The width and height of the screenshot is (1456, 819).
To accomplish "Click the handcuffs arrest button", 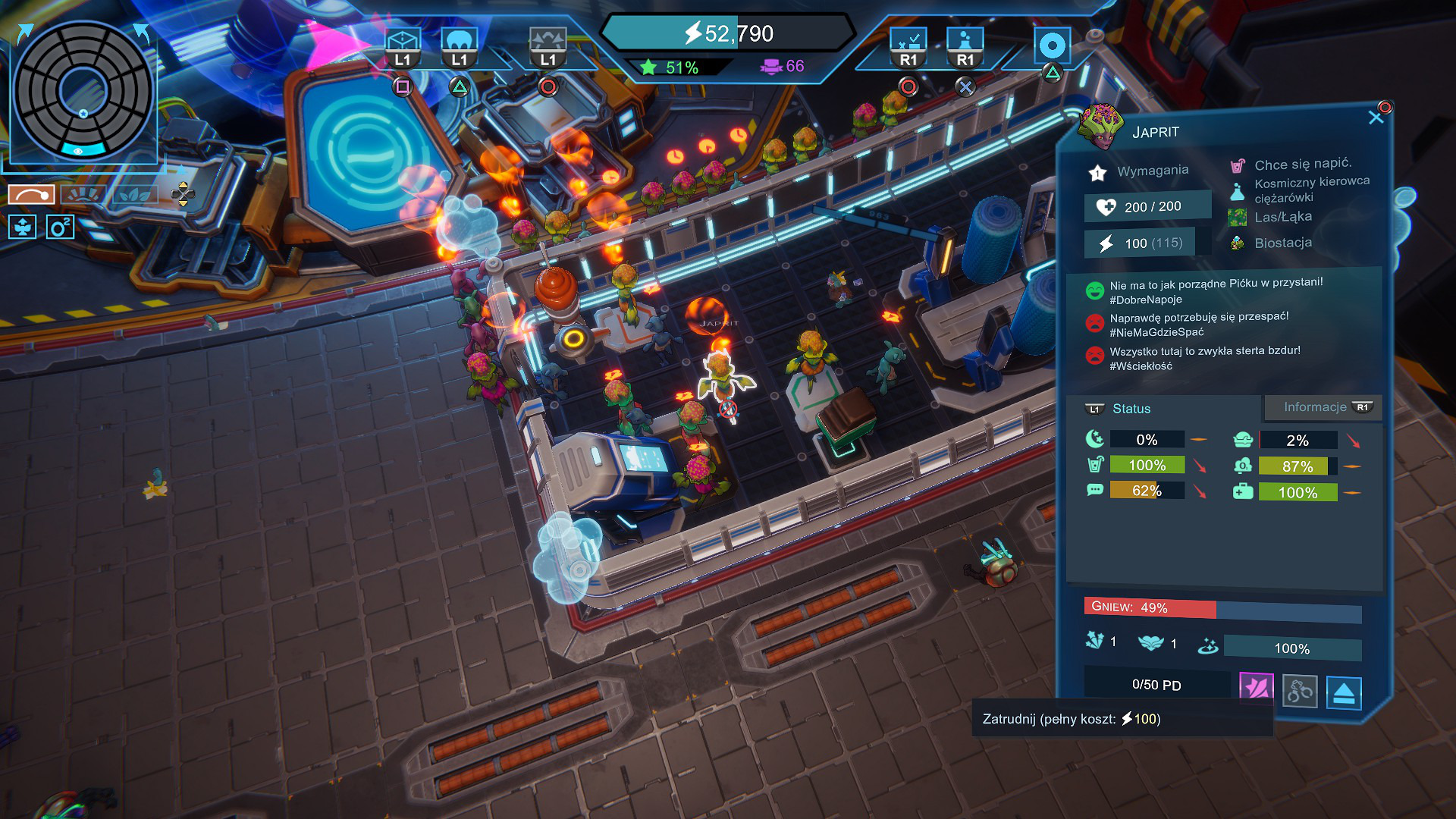I will [1299, 691].
